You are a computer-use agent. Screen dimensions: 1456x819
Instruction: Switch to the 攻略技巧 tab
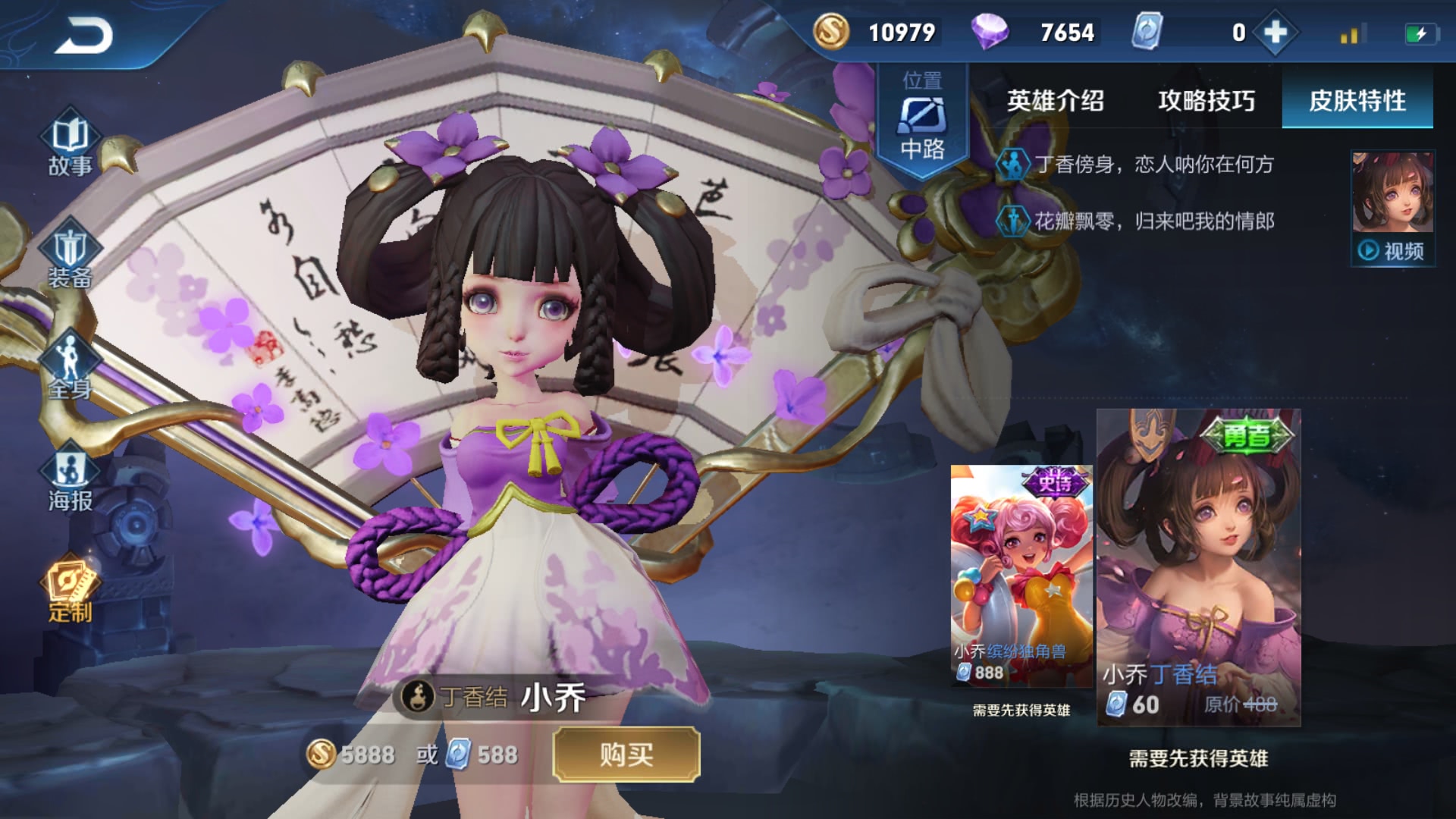(1206, 101)
